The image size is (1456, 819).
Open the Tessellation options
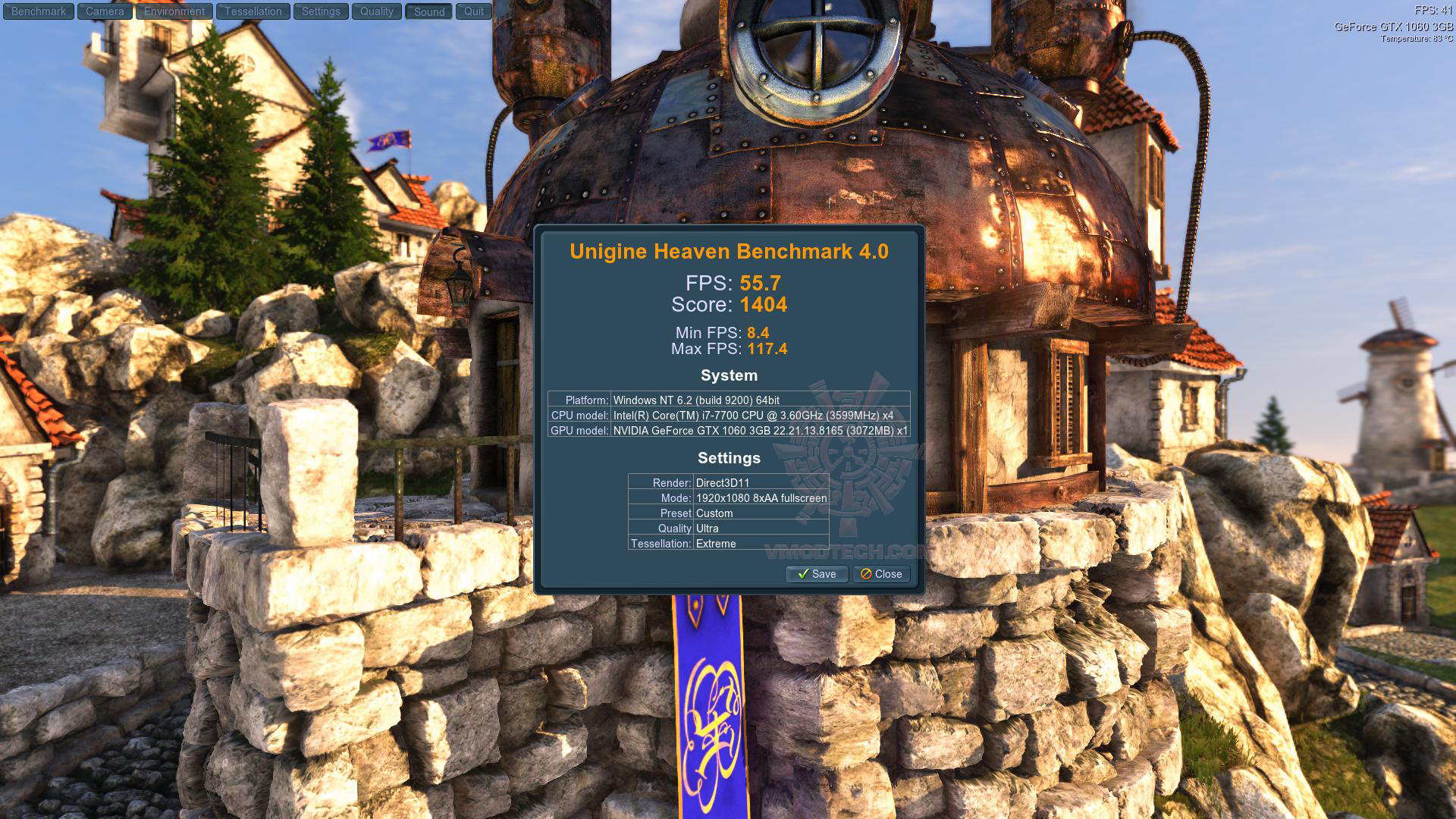[x=253, y=11]
